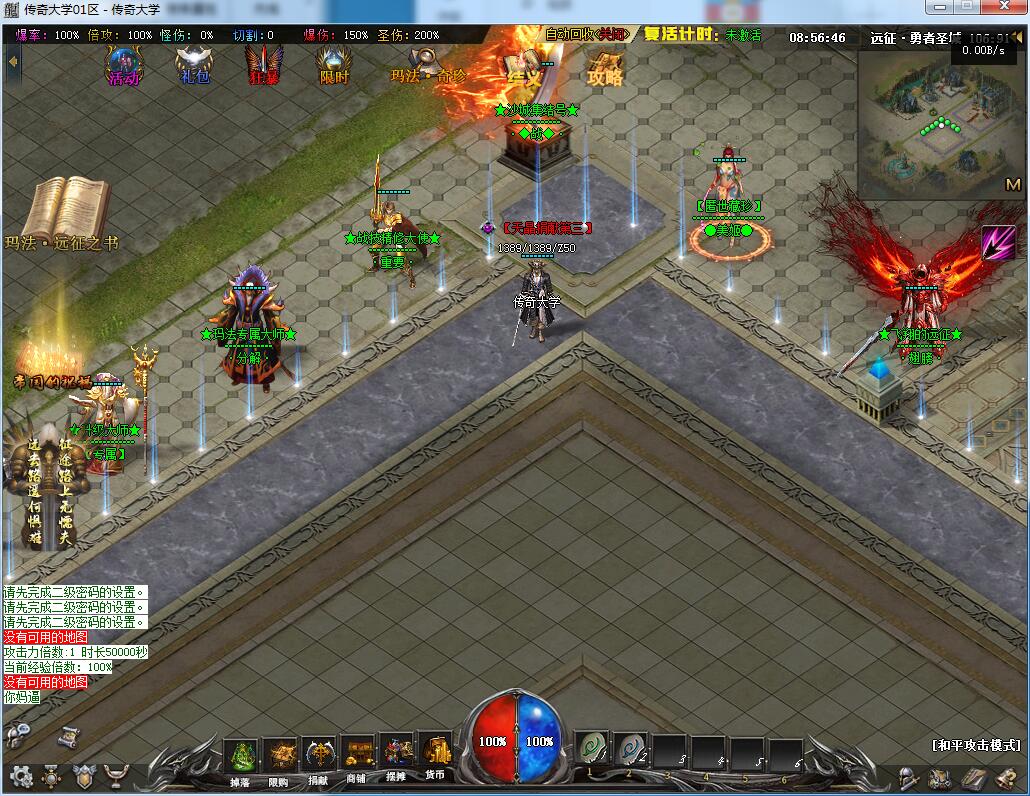The width and height of the screenshot is (1030, 796).
Task: Switch the 和平攻击模式 attack mode
Action: [975, 745]
